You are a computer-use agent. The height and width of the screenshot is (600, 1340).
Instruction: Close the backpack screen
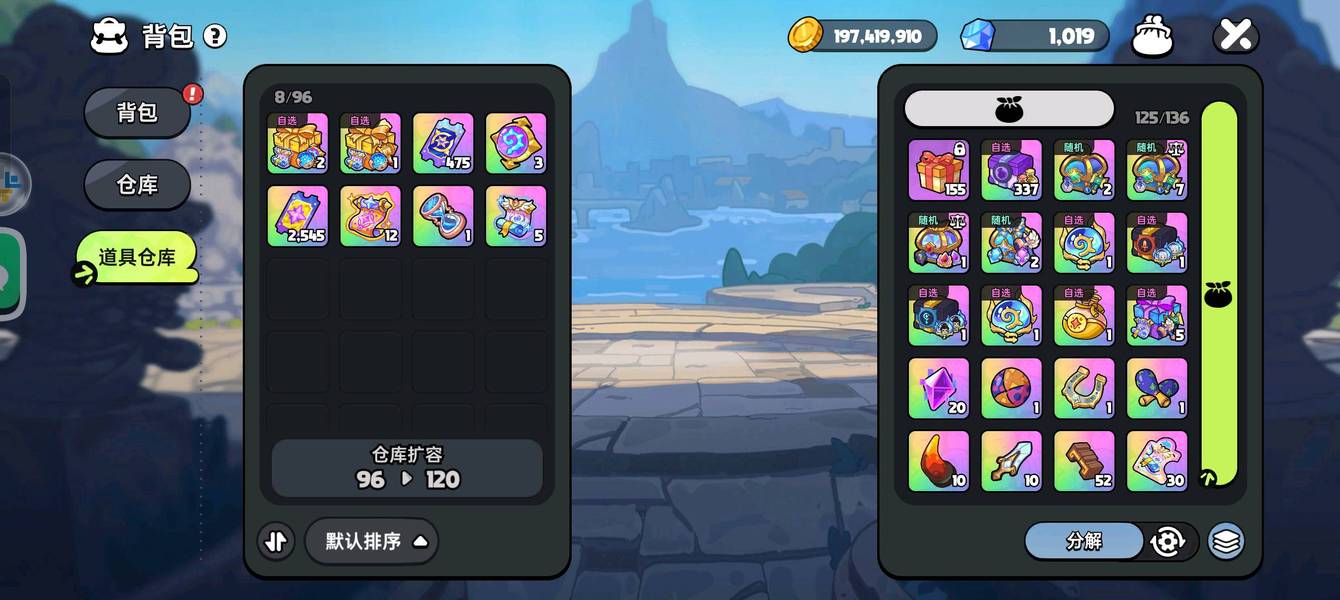click(1235, 37)
